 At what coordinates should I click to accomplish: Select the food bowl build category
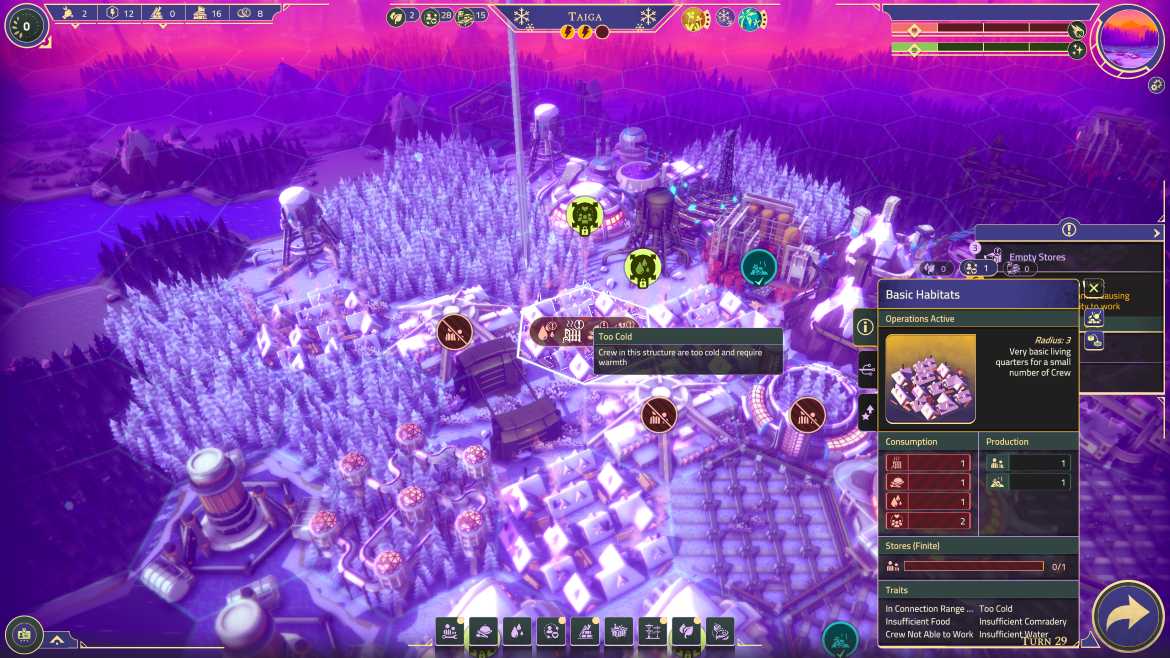(483, 631)
